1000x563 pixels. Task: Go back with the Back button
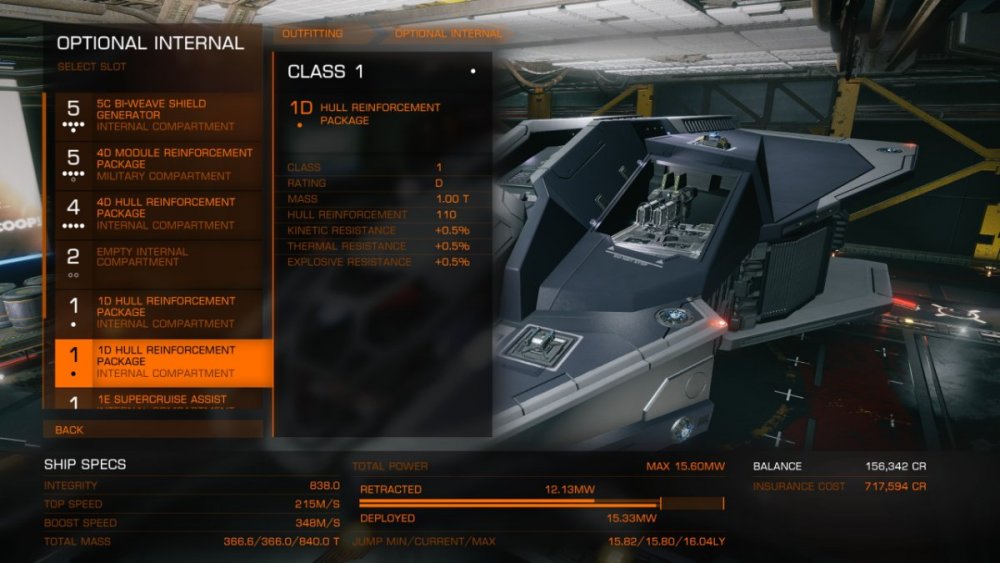152,429
